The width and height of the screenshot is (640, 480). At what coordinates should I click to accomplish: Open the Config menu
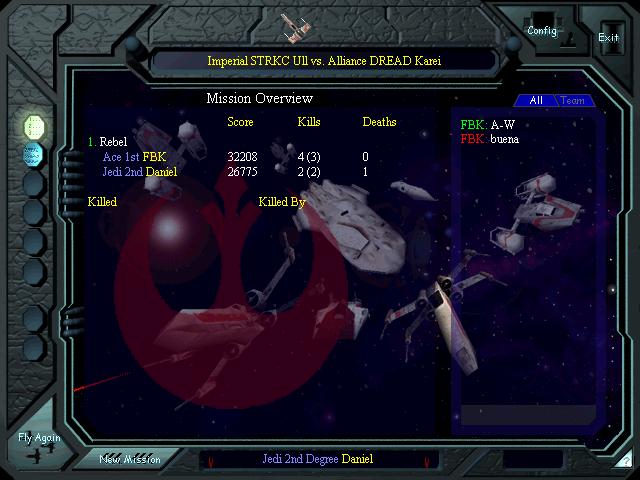(542, 30)
